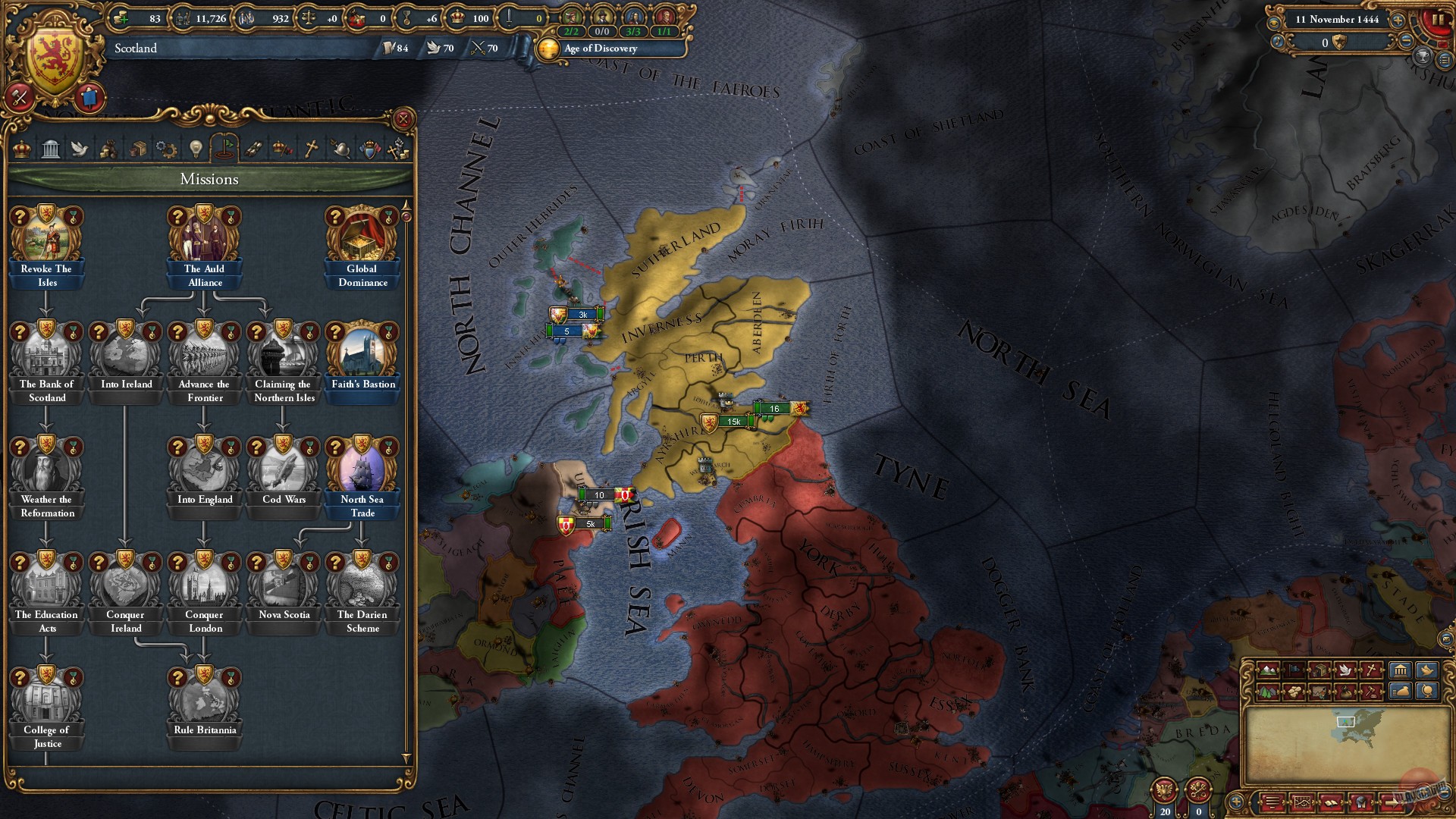
Task: Open the Religion tab with the cross icon
Action: point(309,149)
